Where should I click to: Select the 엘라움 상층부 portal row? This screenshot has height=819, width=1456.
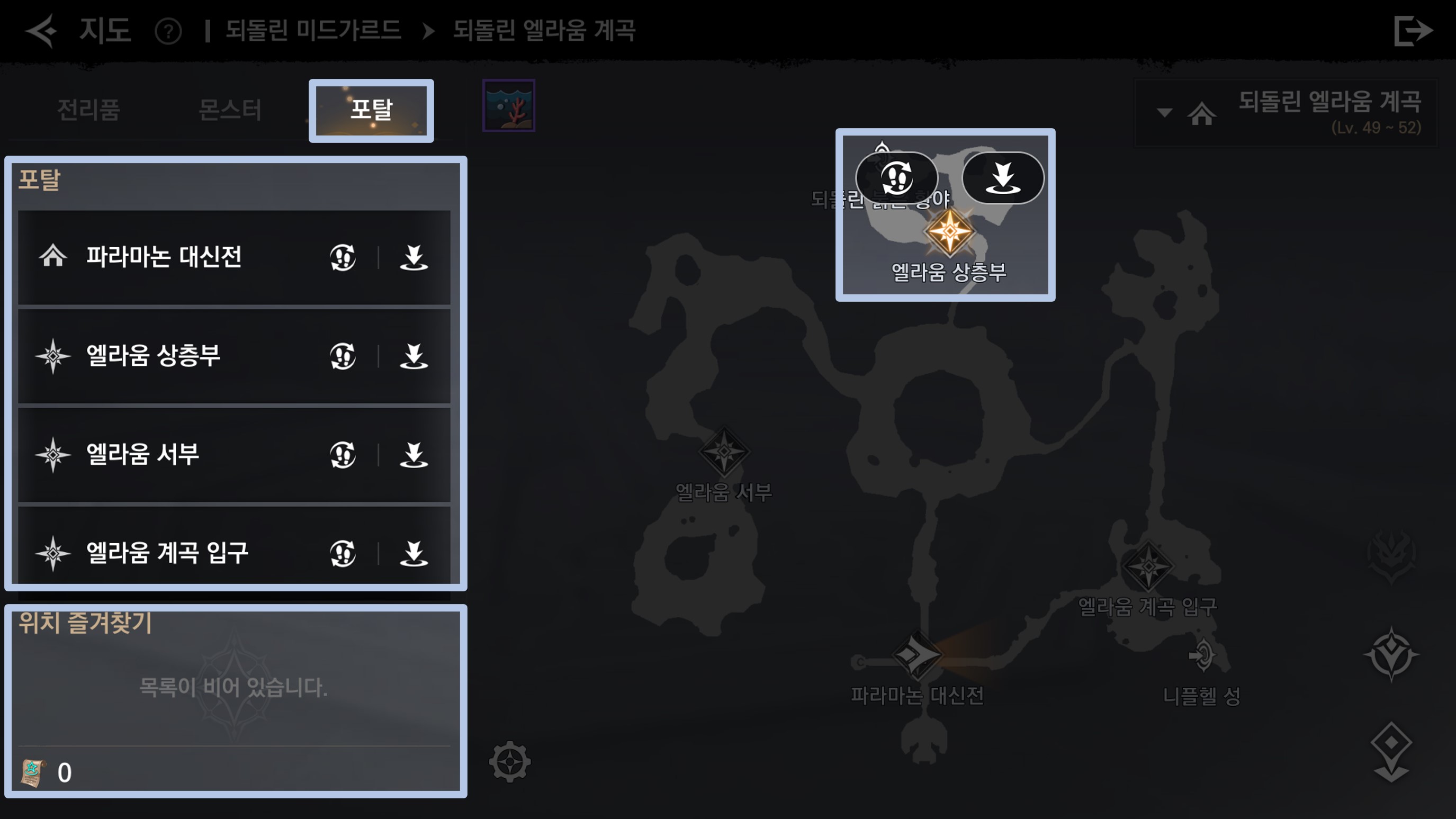(169, 356)
